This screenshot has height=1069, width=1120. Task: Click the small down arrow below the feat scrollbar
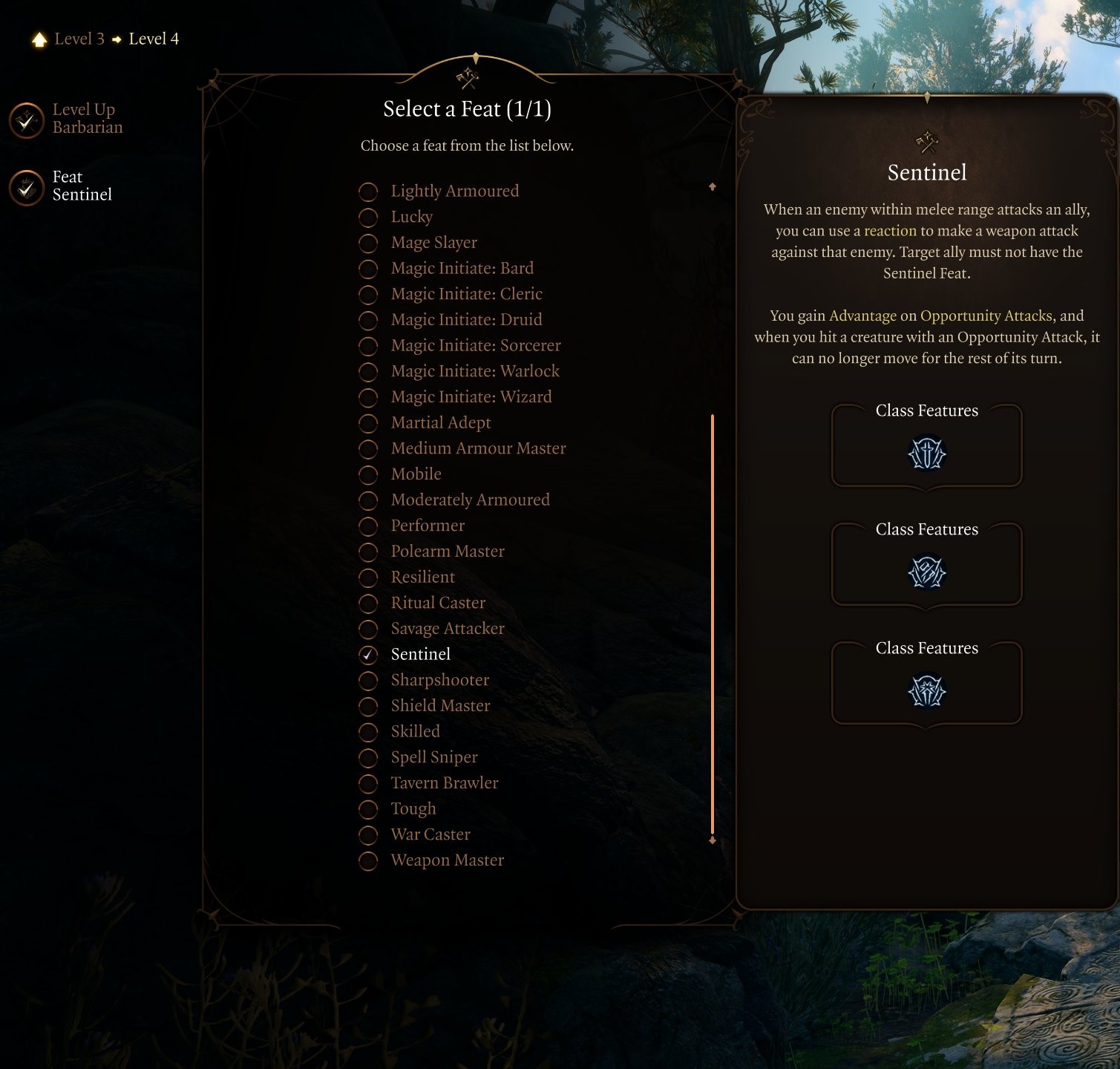[713, 839]
